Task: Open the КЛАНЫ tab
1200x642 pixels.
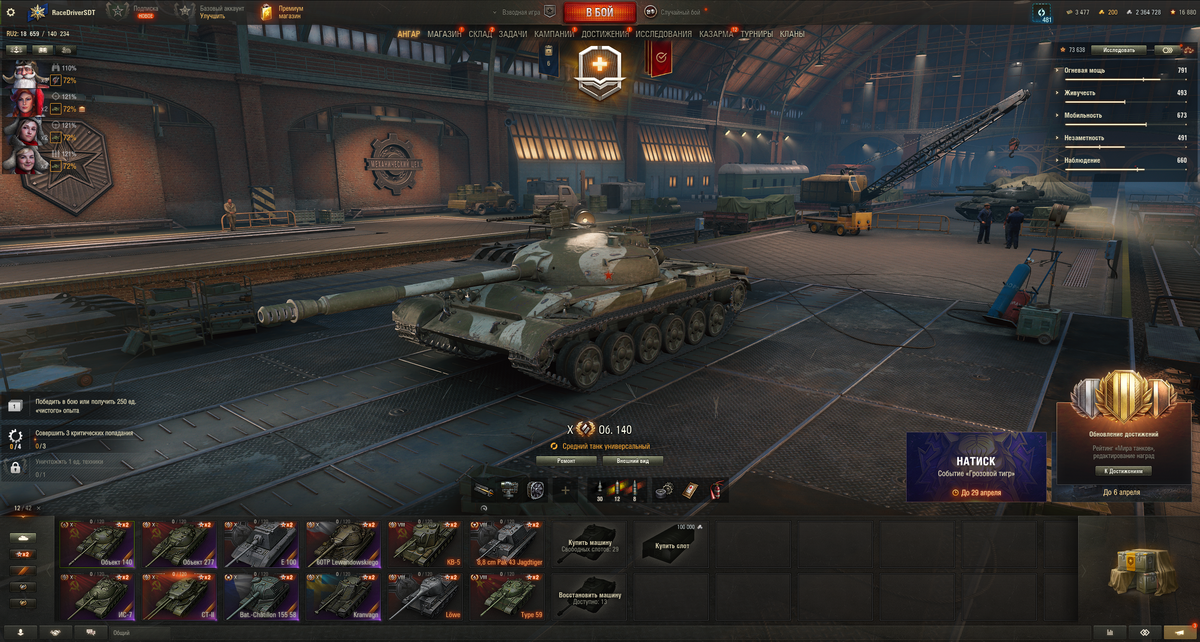Action: point(792,34)
